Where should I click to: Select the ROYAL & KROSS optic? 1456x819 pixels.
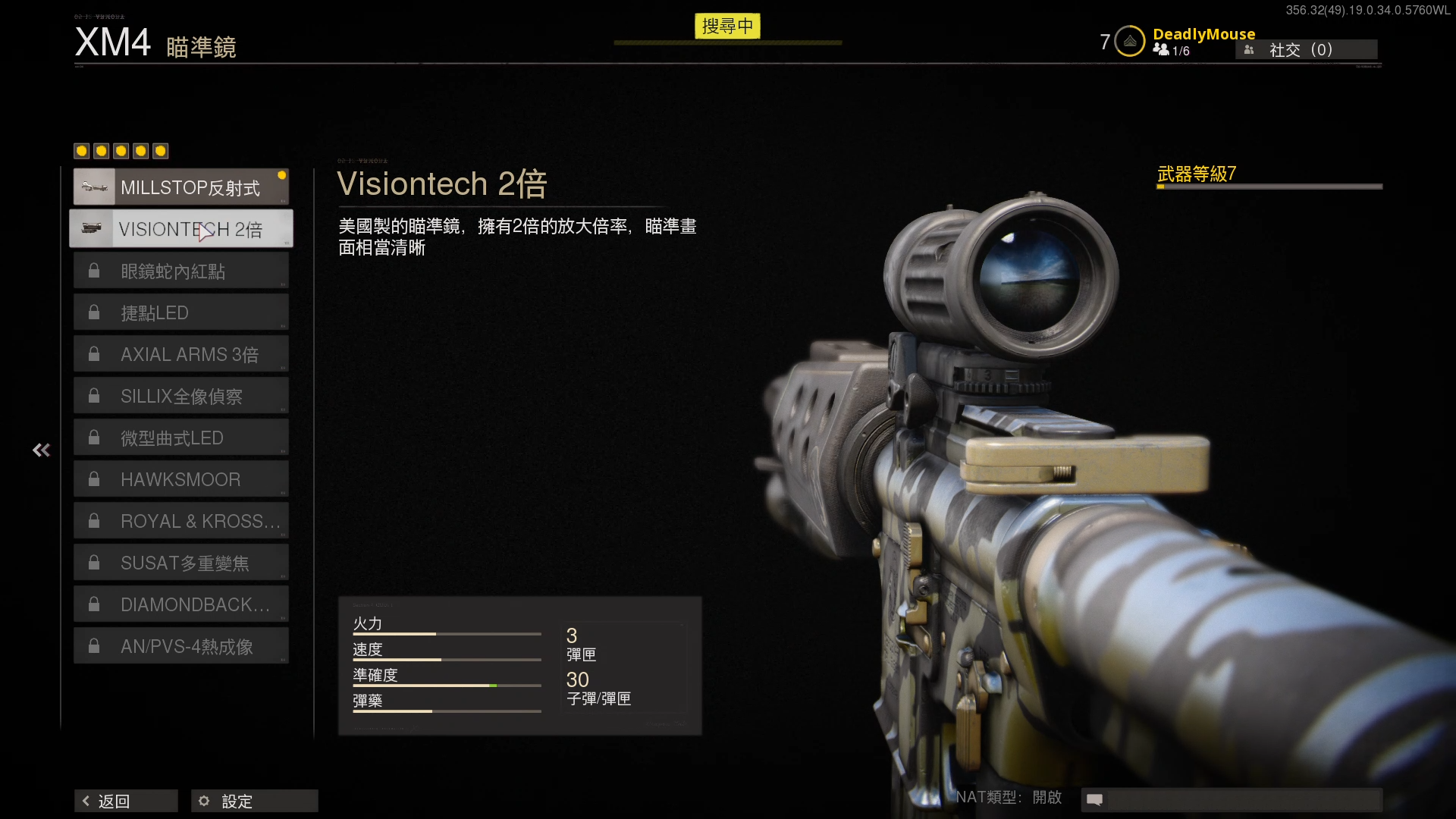point(180,521)
